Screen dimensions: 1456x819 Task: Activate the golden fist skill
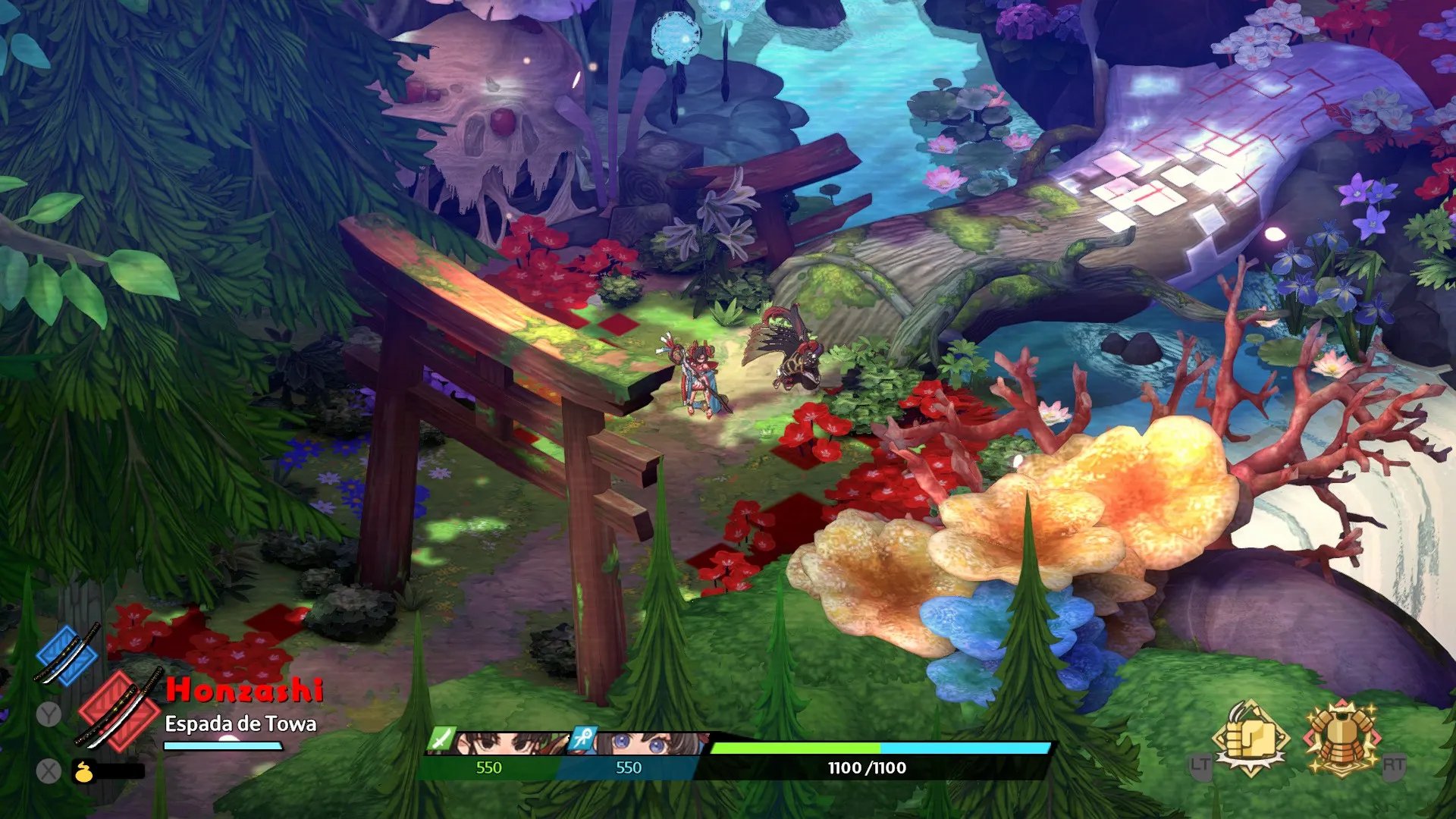1250,738
